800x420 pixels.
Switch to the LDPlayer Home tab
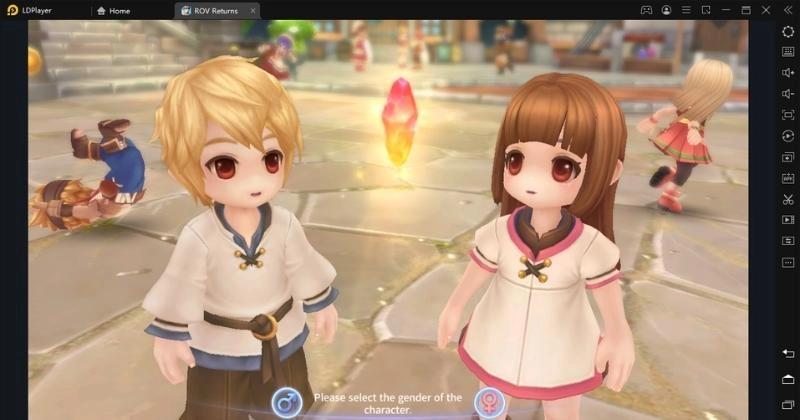(113, 10)
